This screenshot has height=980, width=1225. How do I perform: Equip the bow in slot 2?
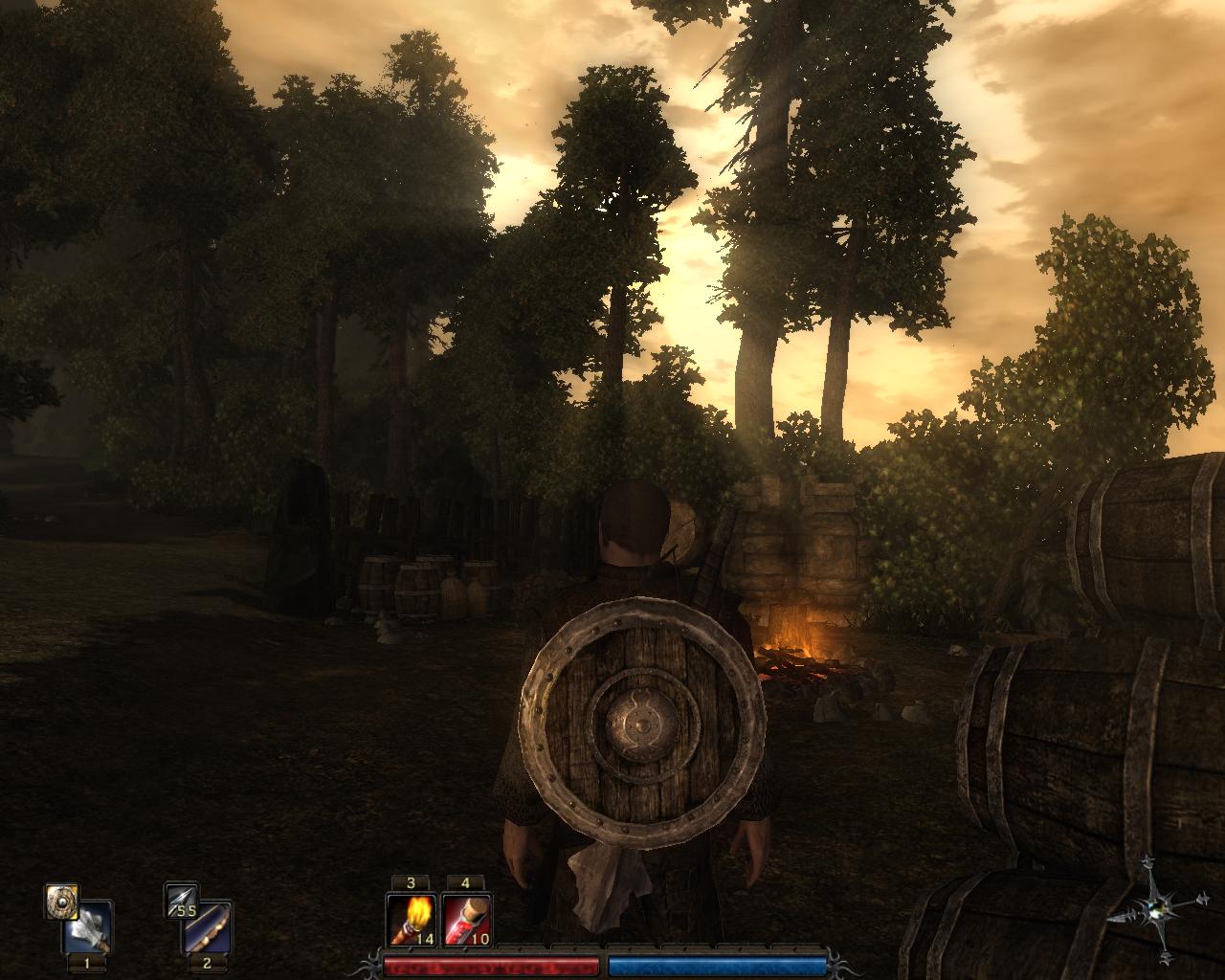[x=207, y=927]
